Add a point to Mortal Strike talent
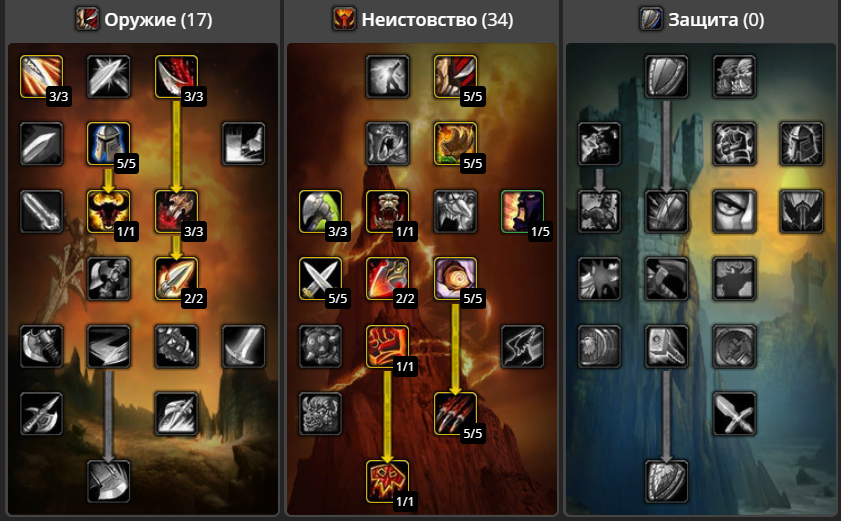 (108, 481)
